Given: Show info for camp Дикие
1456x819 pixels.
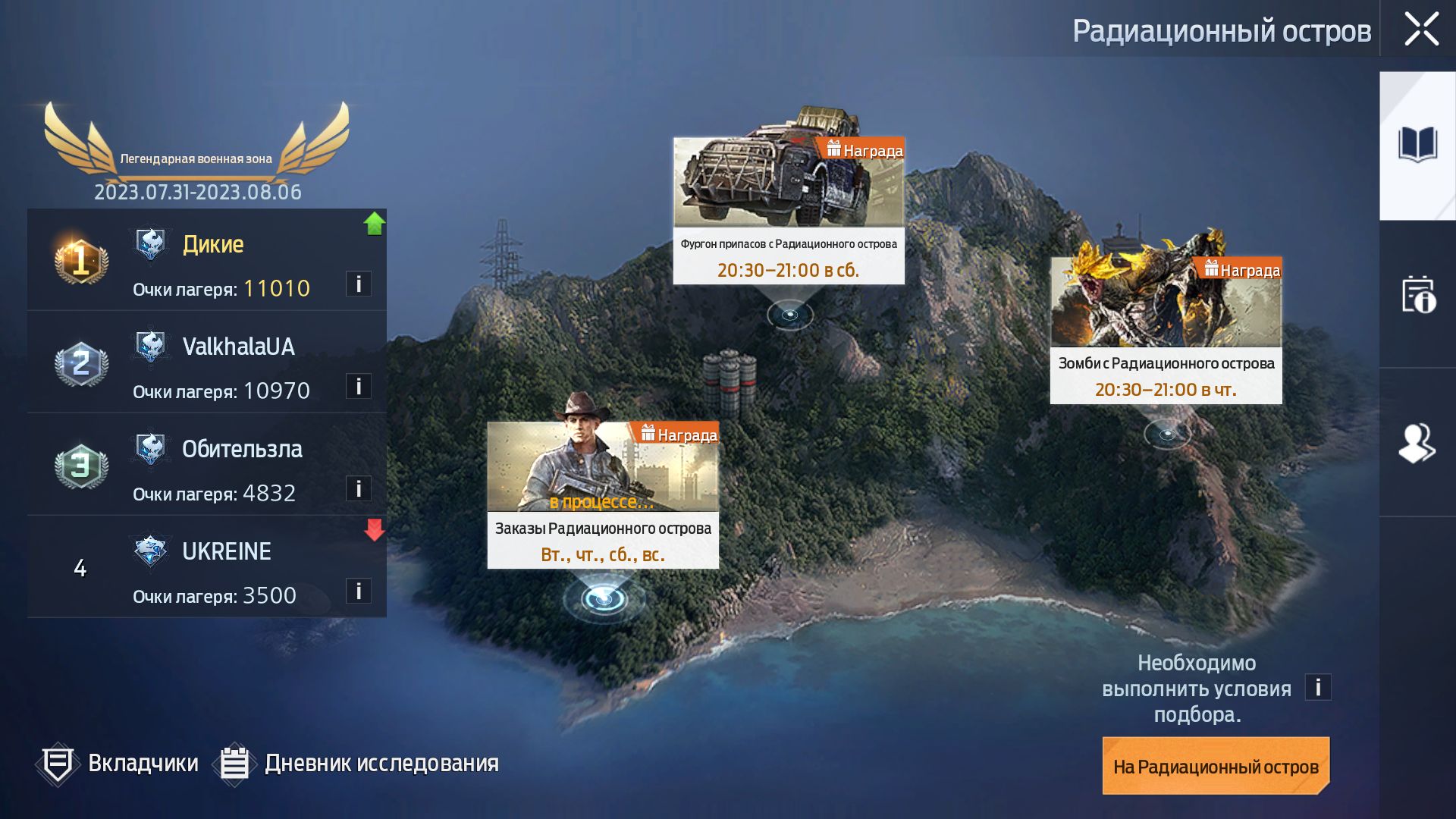Looking at the screenshot, I should [358, 284].
